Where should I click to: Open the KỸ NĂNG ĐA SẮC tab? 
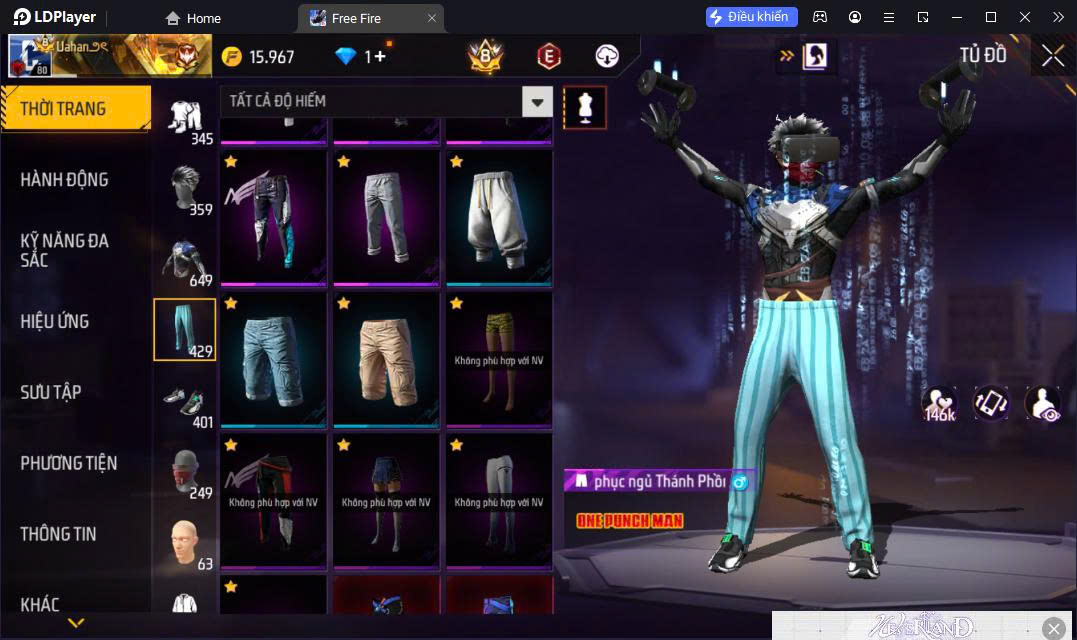point(65,250)
